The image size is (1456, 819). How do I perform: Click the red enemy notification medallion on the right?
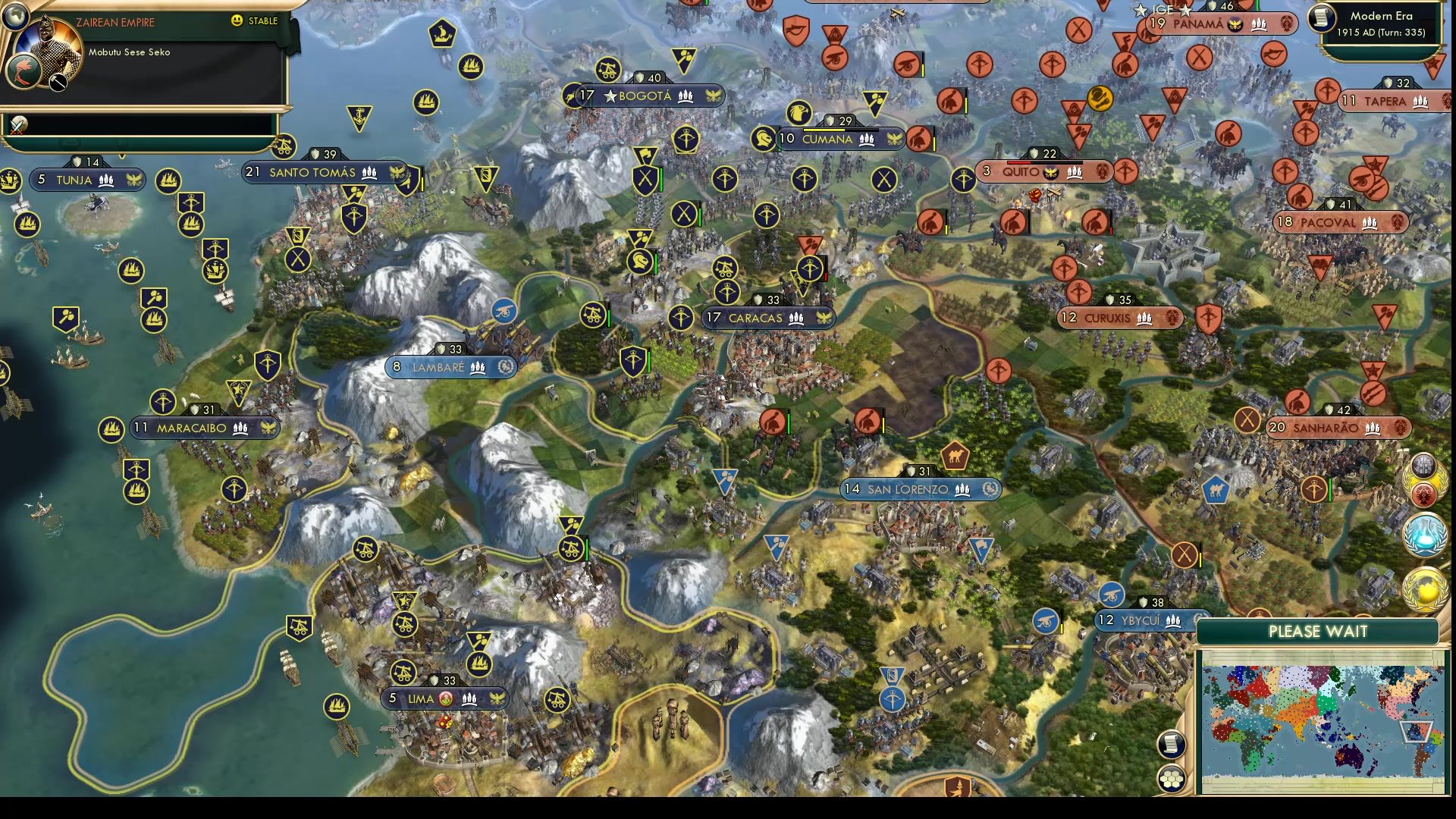pyautogui.click(x=1423, y=494)
